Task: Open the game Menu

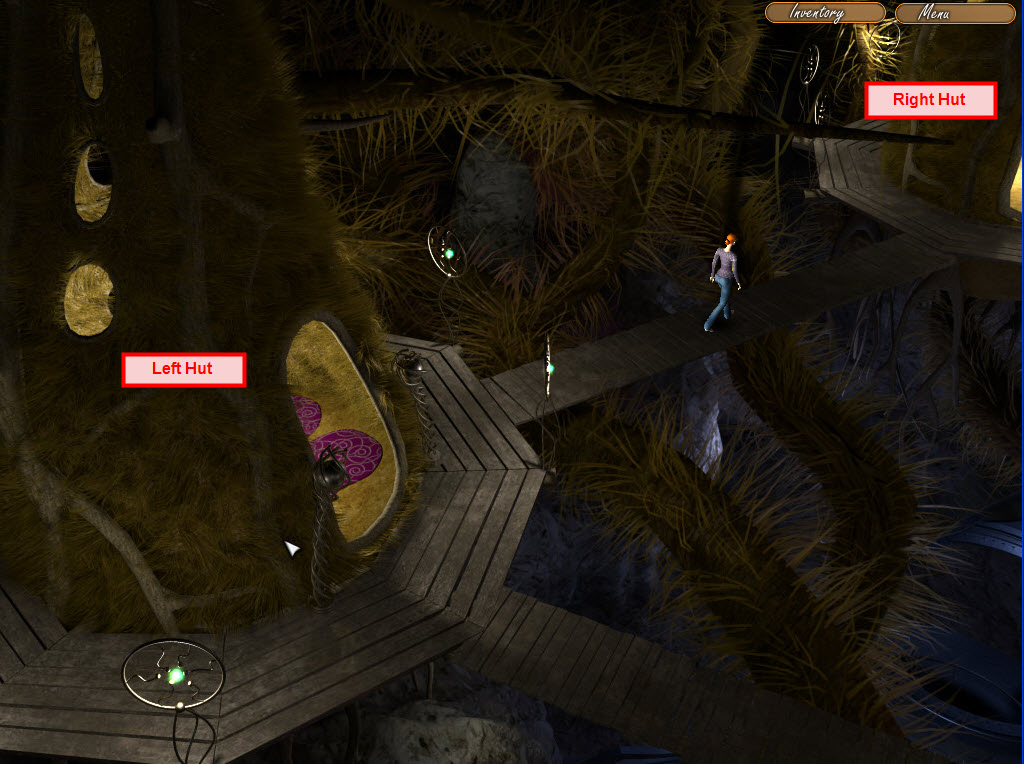Action: pos(954,14)
